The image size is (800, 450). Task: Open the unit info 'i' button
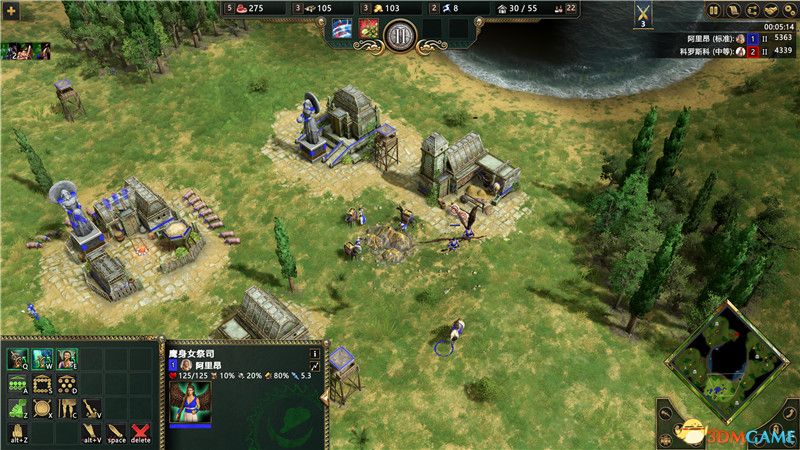click(315, 353)
